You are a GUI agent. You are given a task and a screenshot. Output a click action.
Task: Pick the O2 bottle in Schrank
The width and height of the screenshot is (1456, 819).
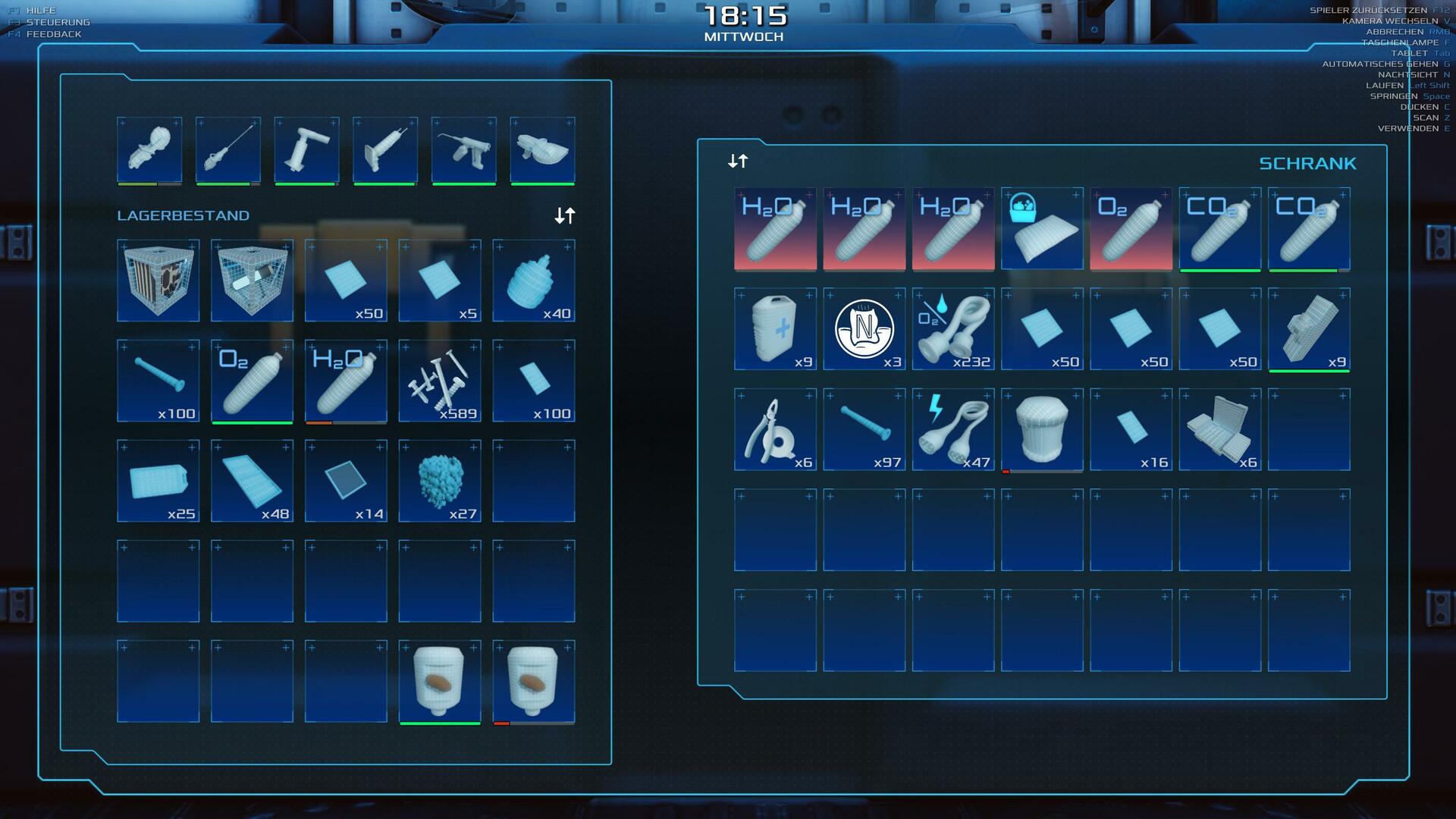(1131, 229)
